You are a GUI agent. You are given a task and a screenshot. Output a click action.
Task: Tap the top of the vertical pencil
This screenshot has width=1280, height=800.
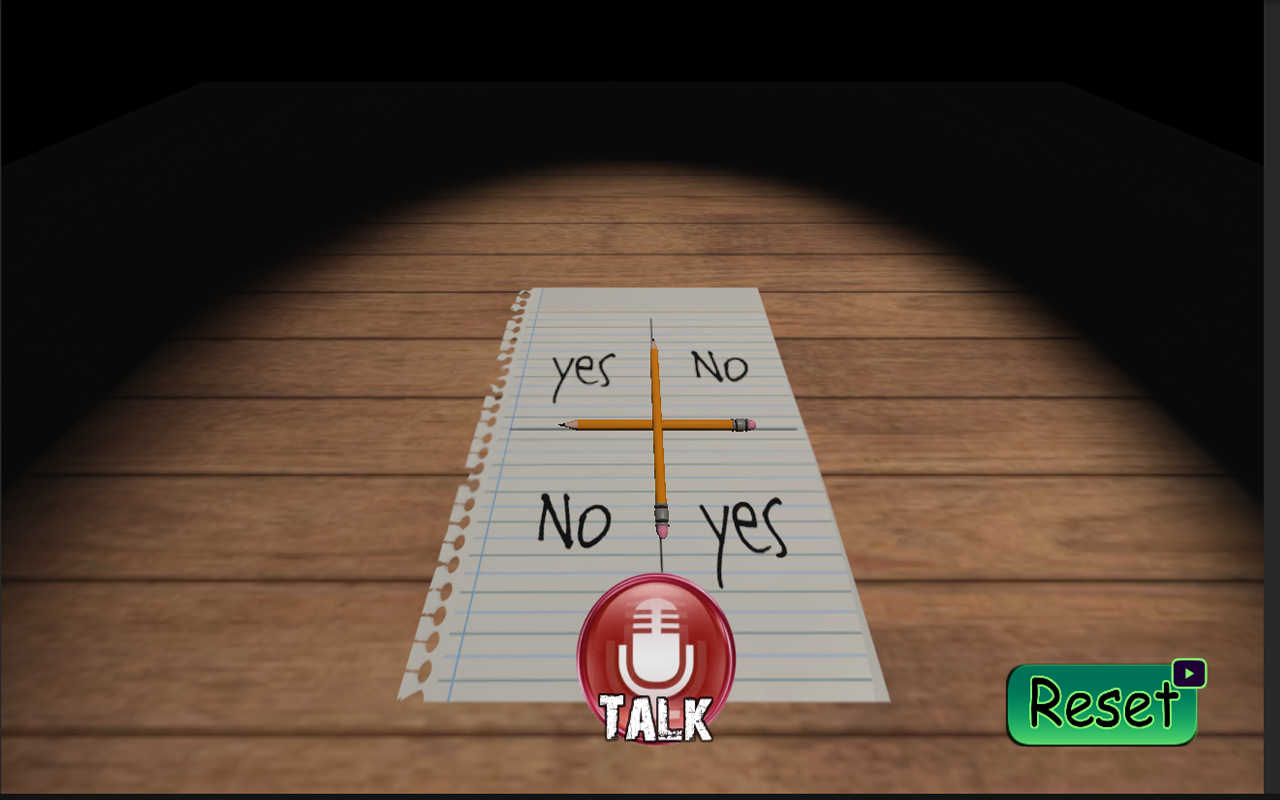pos(654,340)
